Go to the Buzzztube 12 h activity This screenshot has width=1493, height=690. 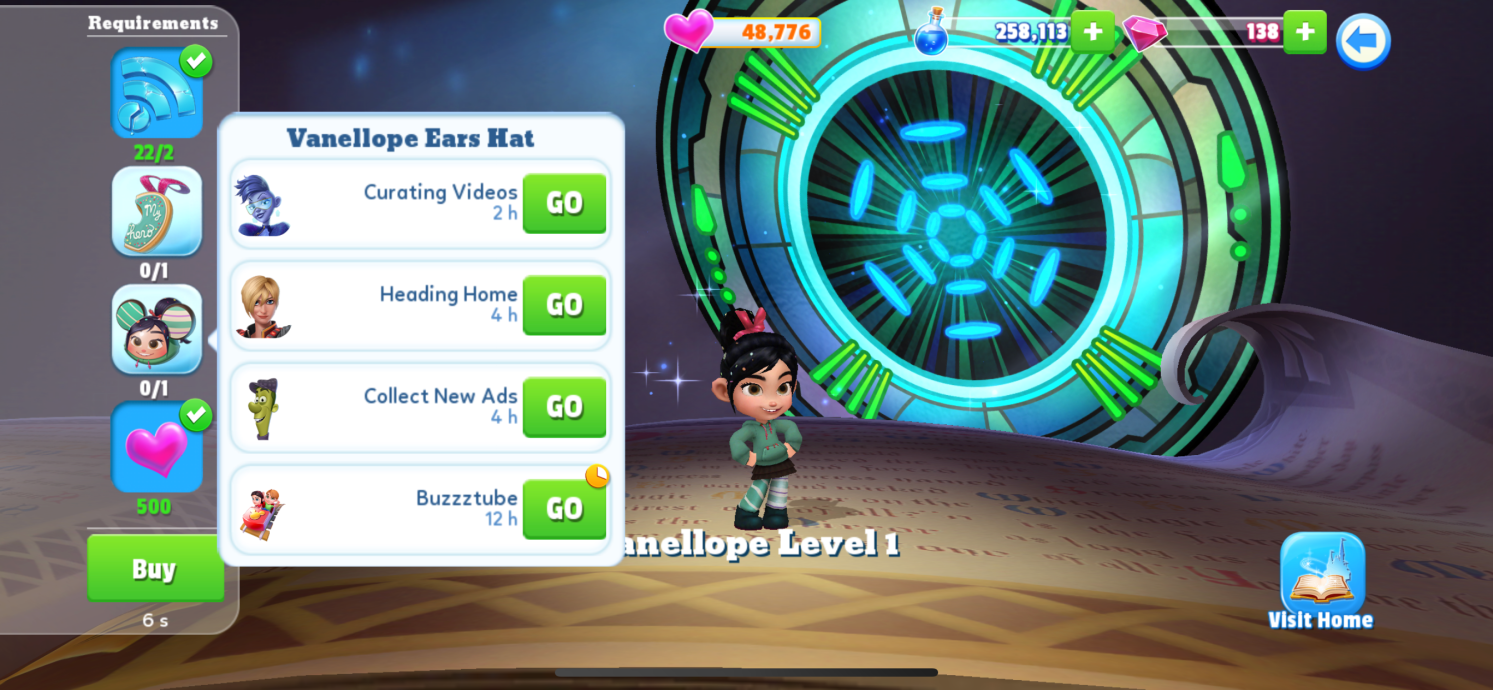[x=564, y=509]
